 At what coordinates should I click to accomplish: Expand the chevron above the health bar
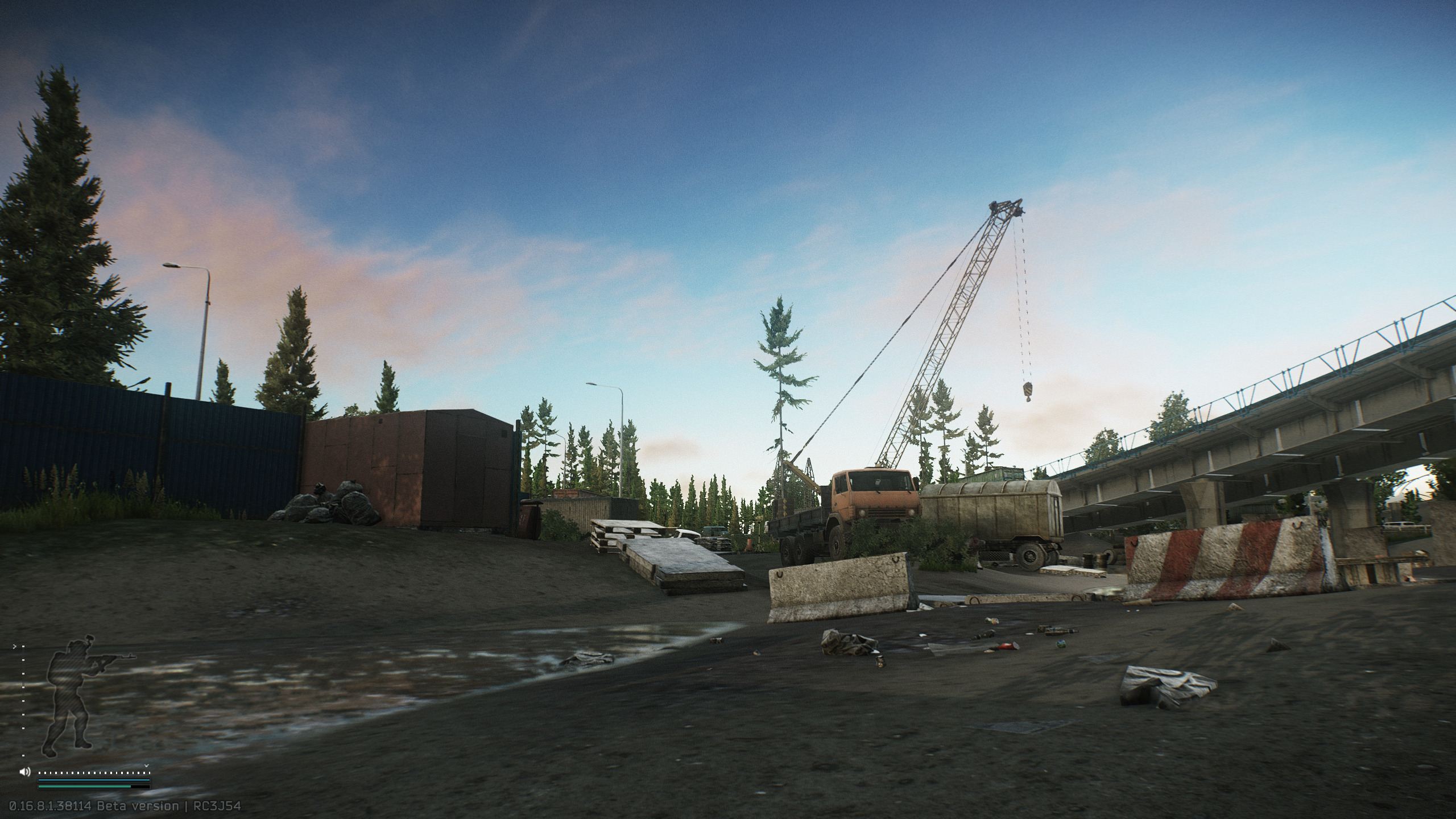coord(146,766)
